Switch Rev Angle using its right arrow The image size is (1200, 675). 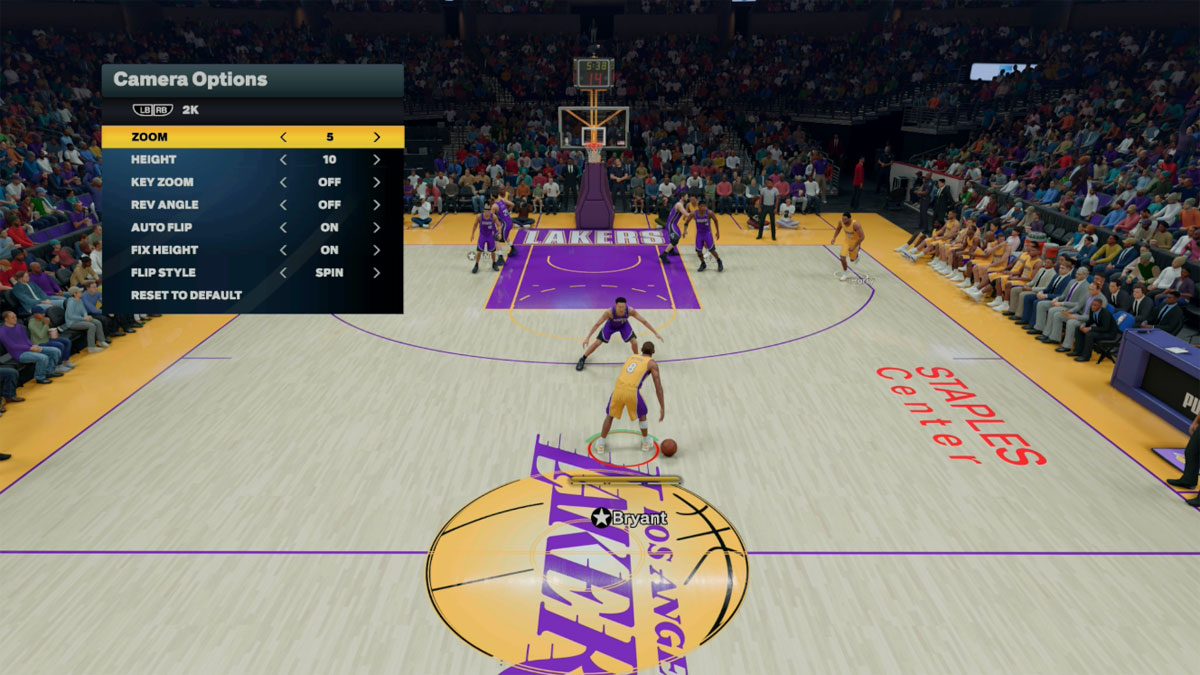pyautogui.click(x=376, y=205)
